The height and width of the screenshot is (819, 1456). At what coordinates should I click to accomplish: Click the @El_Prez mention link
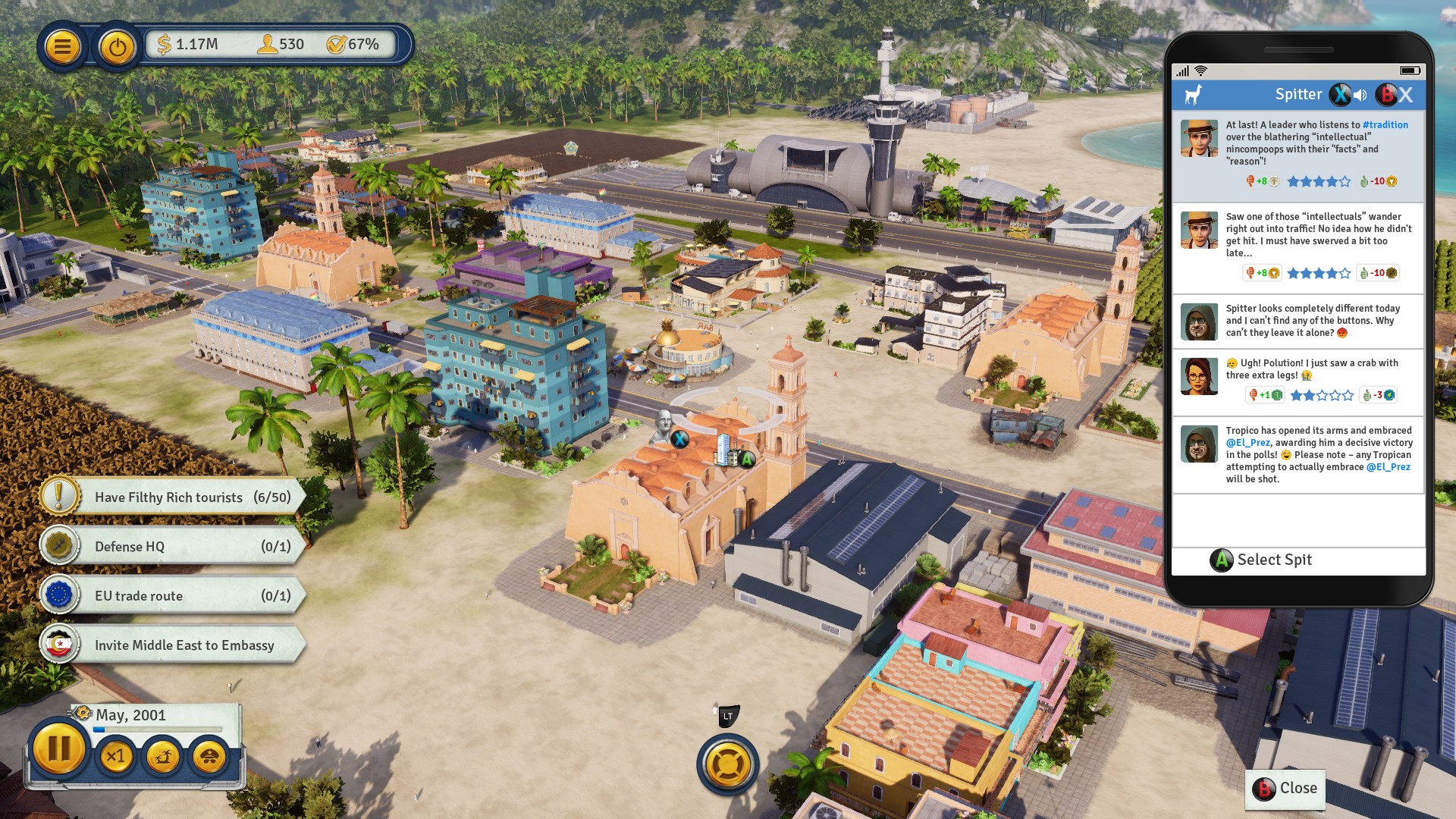pyautogui.click(x=1247, y=443)
